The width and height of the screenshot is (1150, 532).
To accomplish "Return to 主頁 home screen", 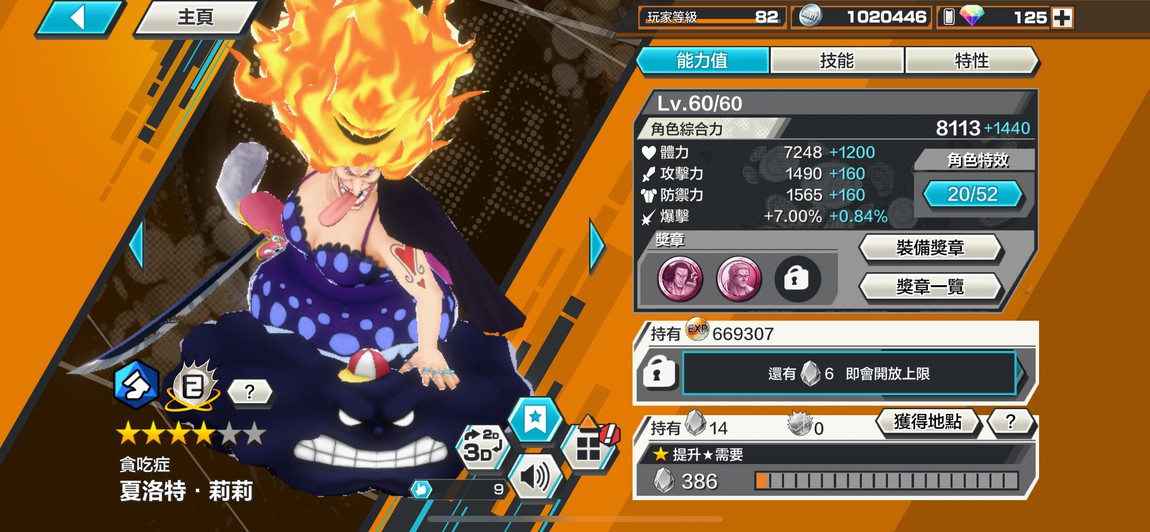I will click(x=196, y=18).
